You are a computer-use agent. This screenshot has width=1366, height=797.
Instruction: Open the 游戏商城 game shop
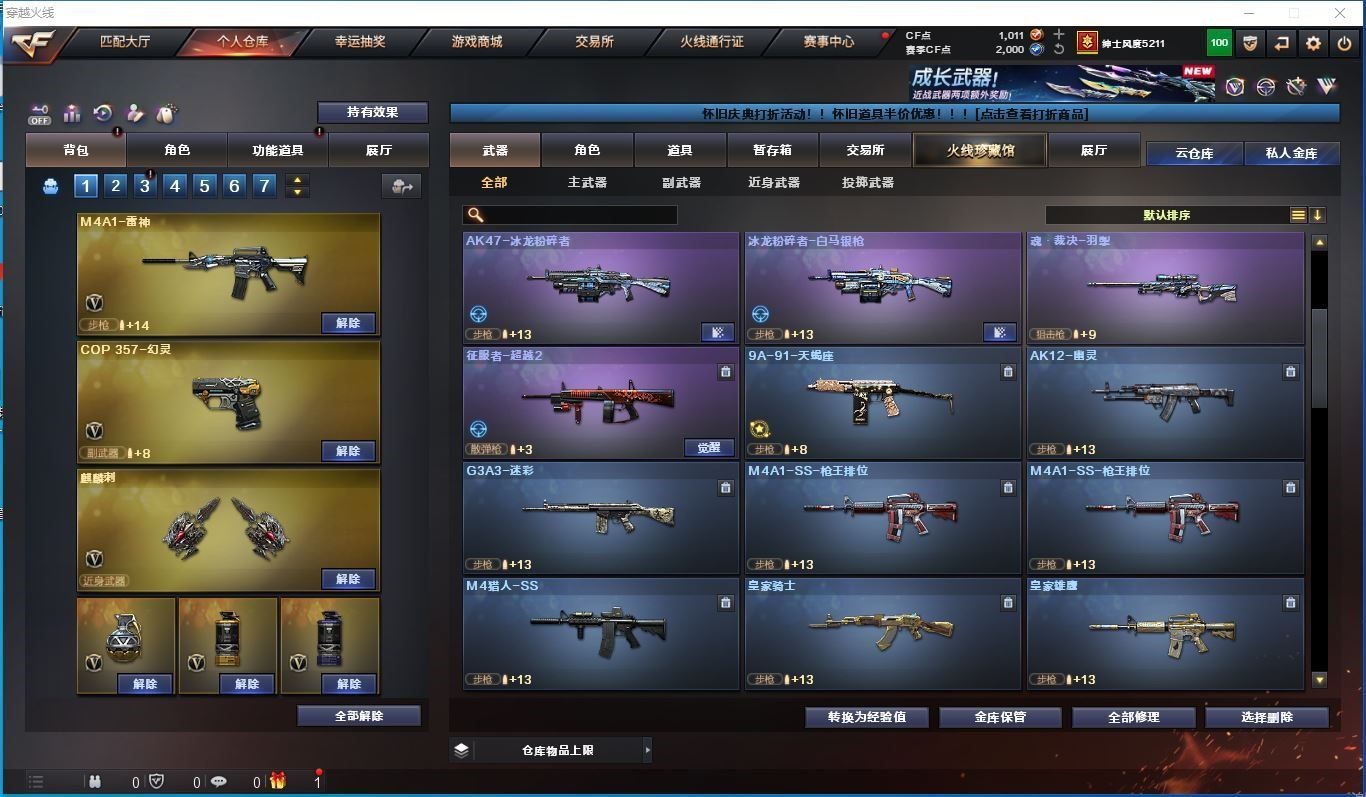tap(477, 42)
